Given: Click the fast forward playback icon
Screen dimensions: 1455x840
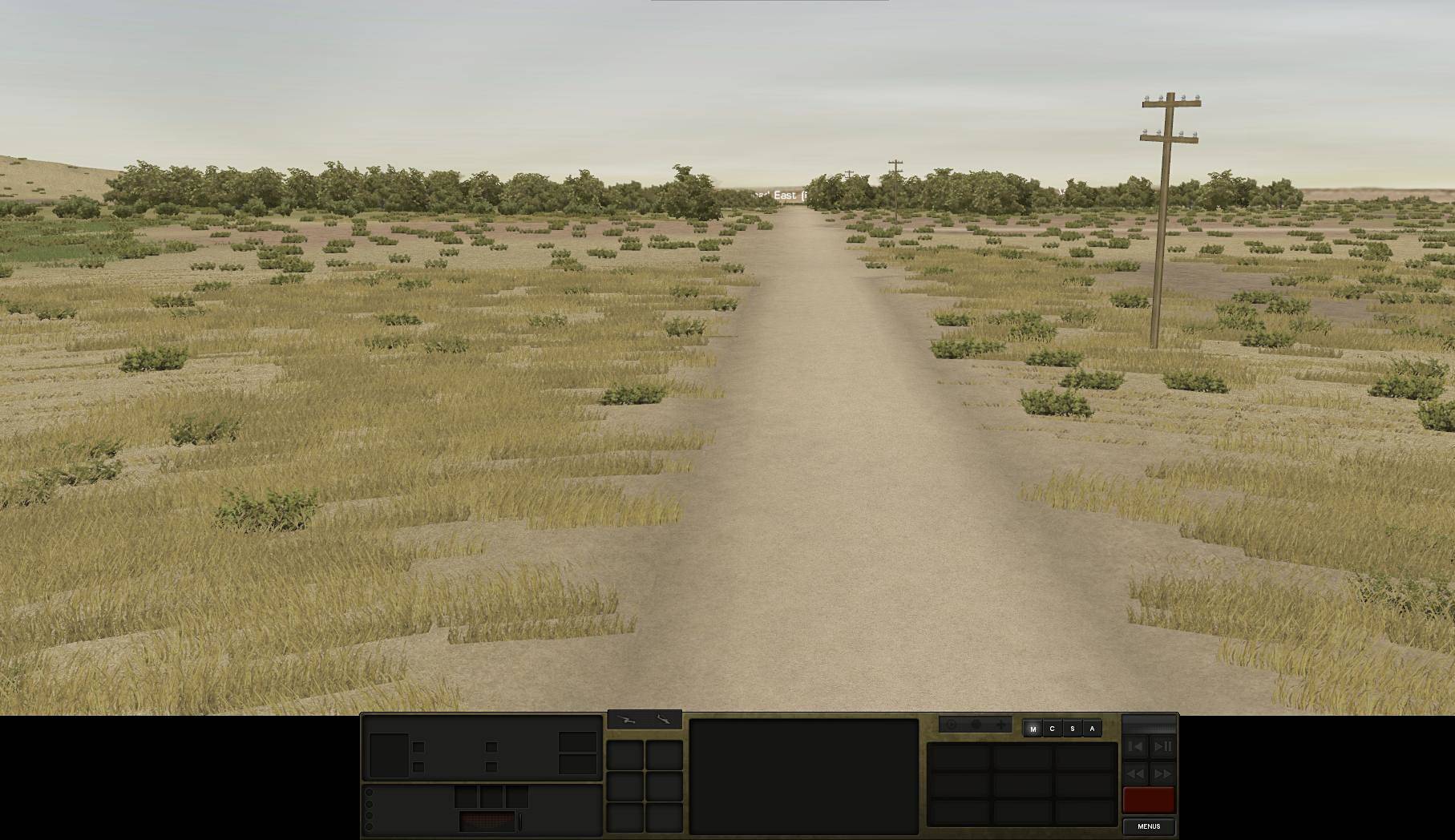Looking at the screenshot, I should (1162, 773).
